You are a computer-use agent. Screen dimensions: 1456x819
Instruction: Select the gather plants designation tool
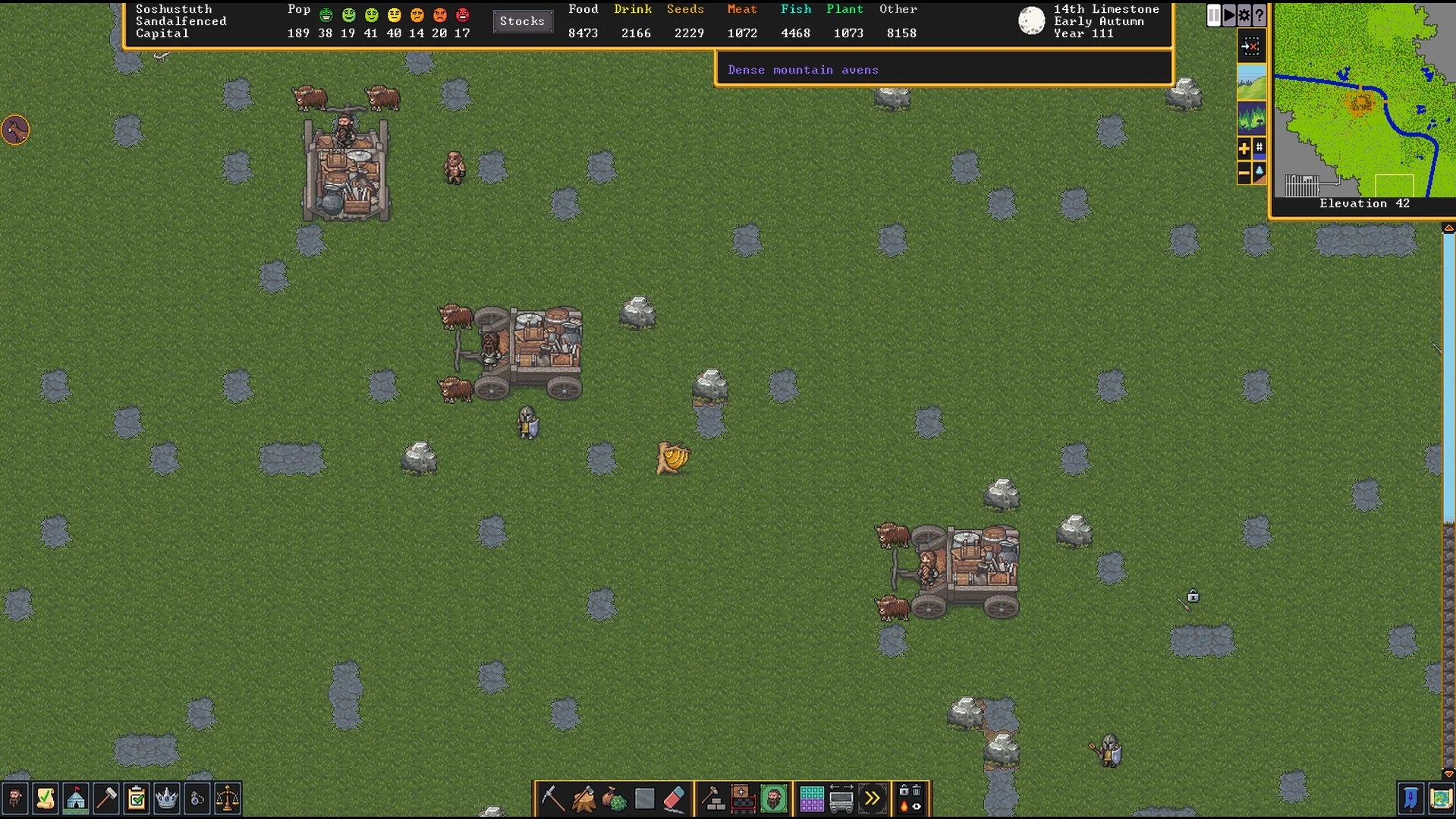coord(613,799)
